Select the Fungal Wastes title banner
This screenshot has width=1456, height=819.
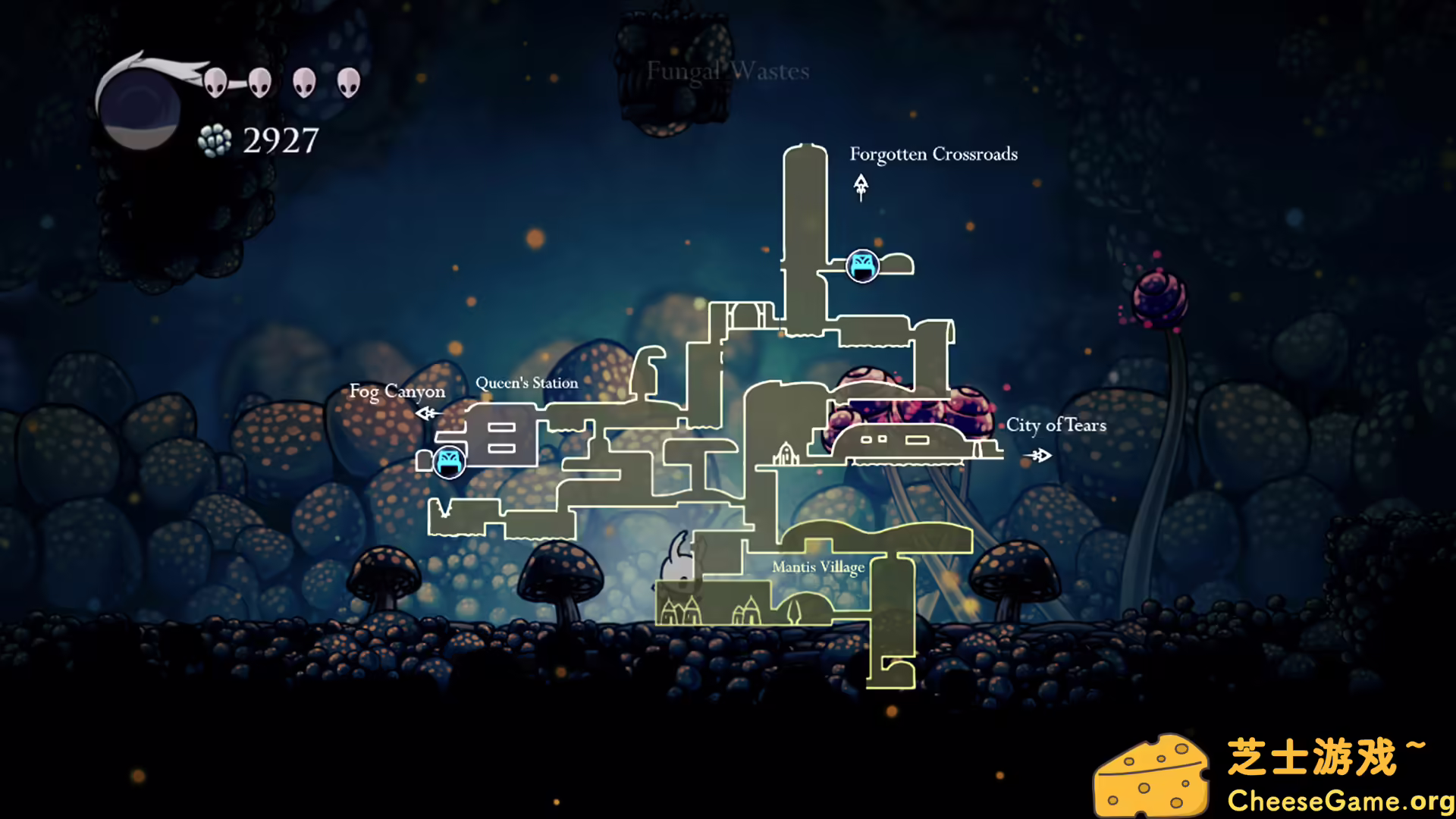(726, 72)
